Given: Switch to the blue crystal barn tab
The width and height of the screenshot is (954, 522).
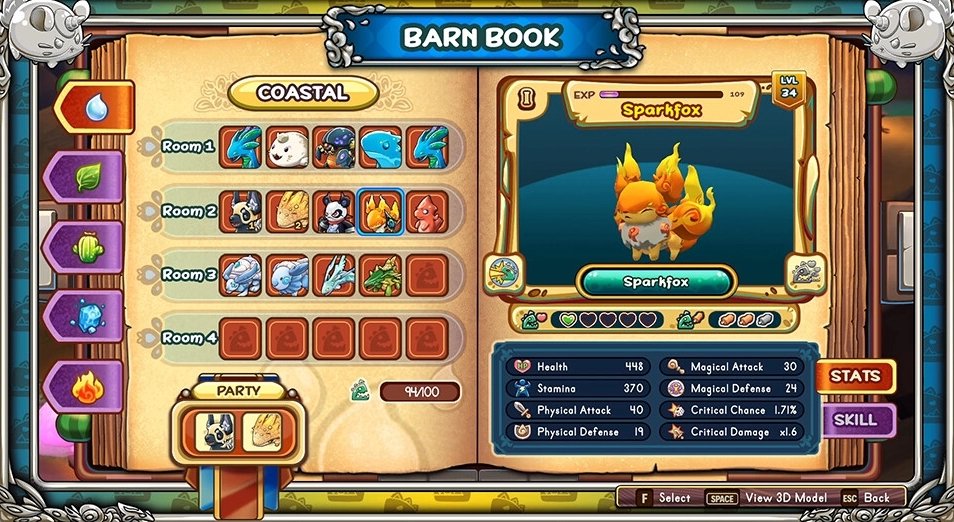Looking at the screenshot, I should (87, 315).
